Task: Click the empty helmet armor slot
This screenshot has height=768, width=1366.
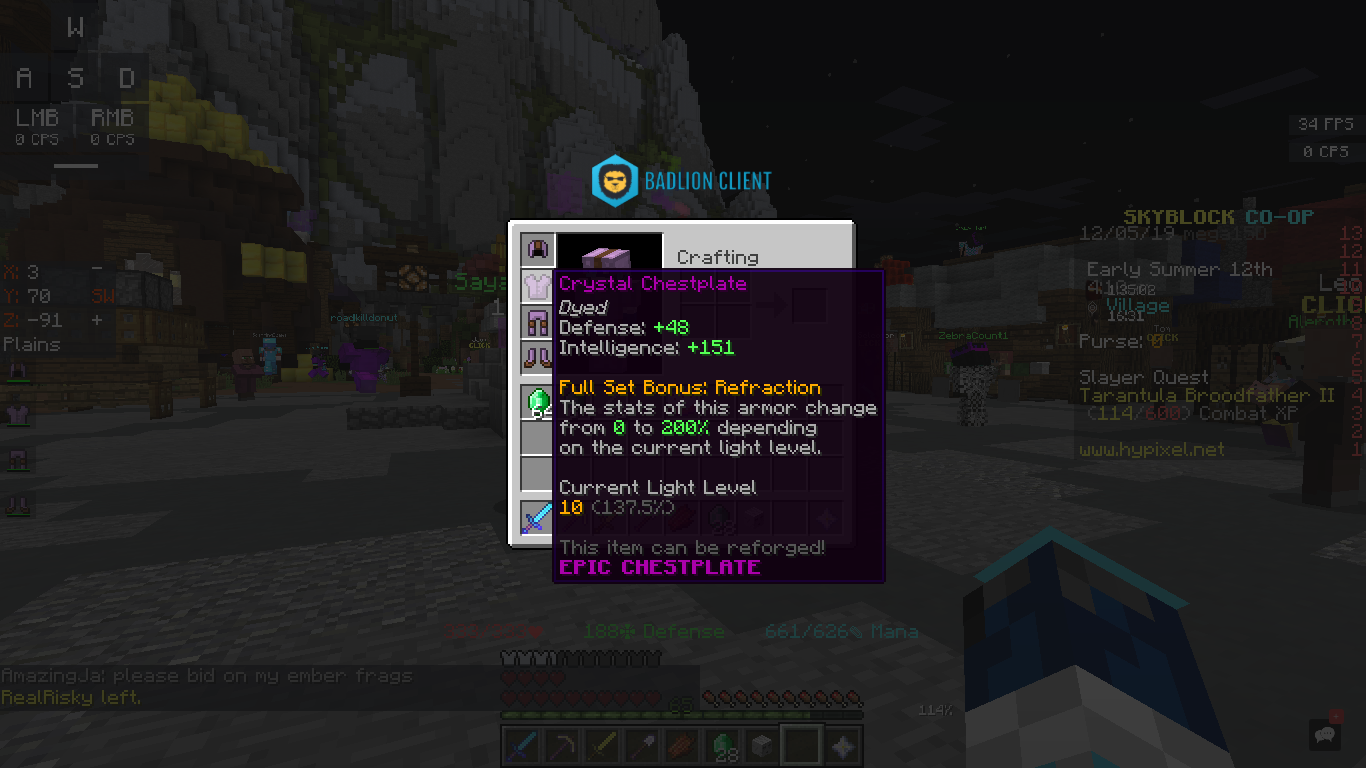Action: [x=537, y=248]
